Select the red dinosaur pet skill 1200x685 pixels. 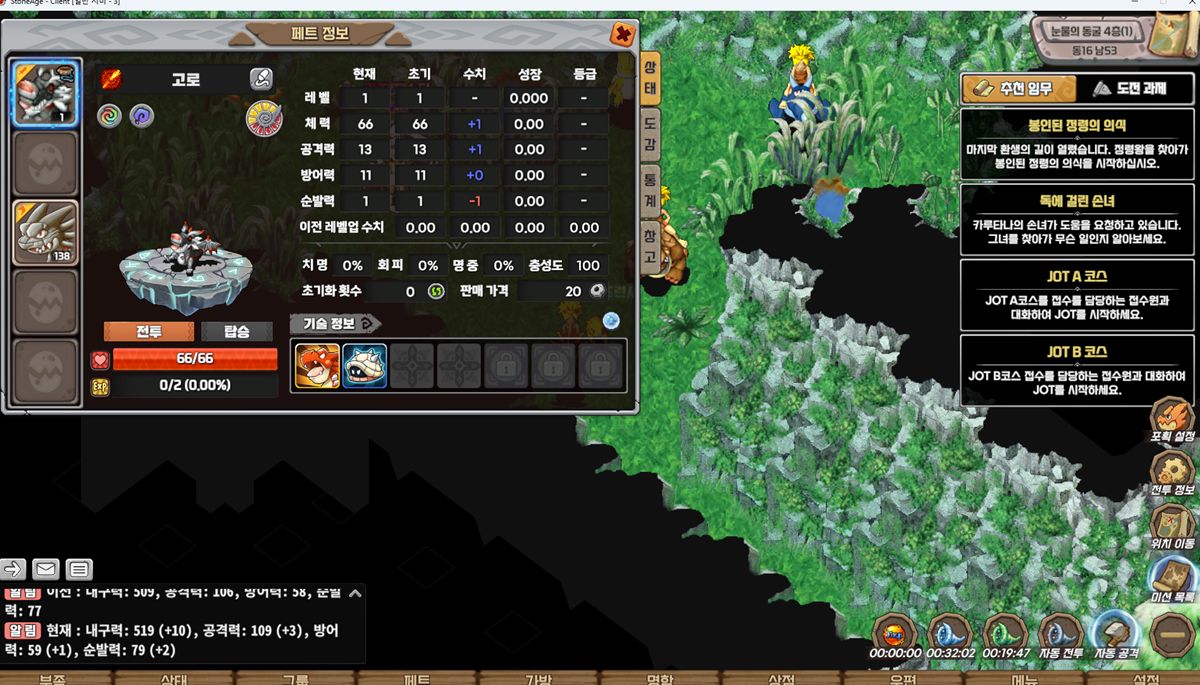[x=317, y=366]
